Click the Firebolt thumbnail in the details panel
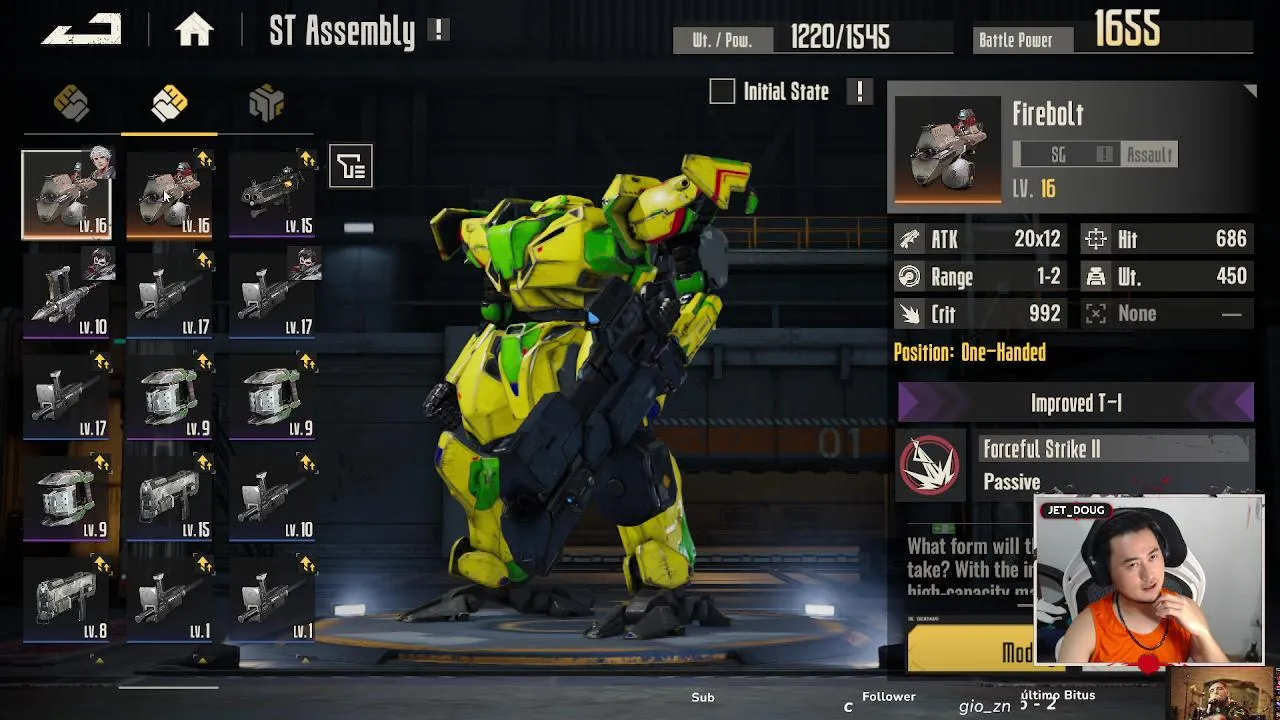Viewport: 1280px width, 720px height. click(x=947, y=150)
